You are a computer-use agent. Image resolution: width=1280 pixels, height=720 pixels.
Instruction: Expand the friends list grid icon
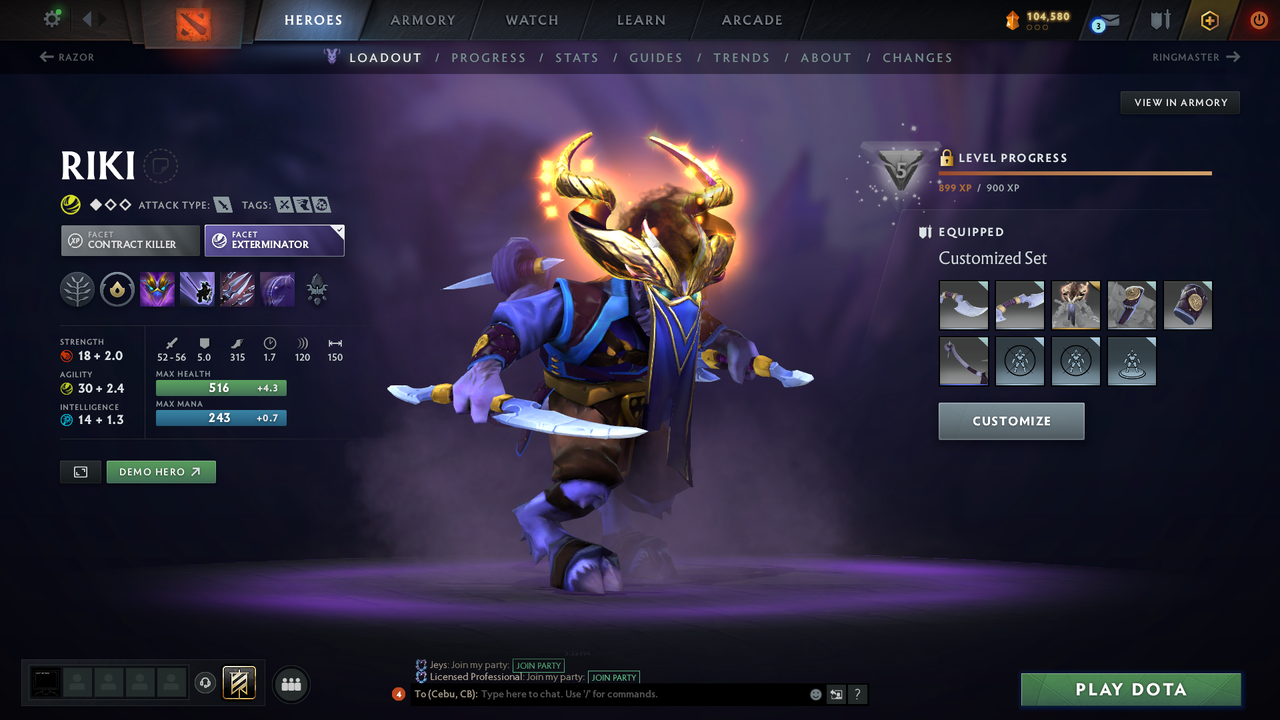(x=290, y=684)
